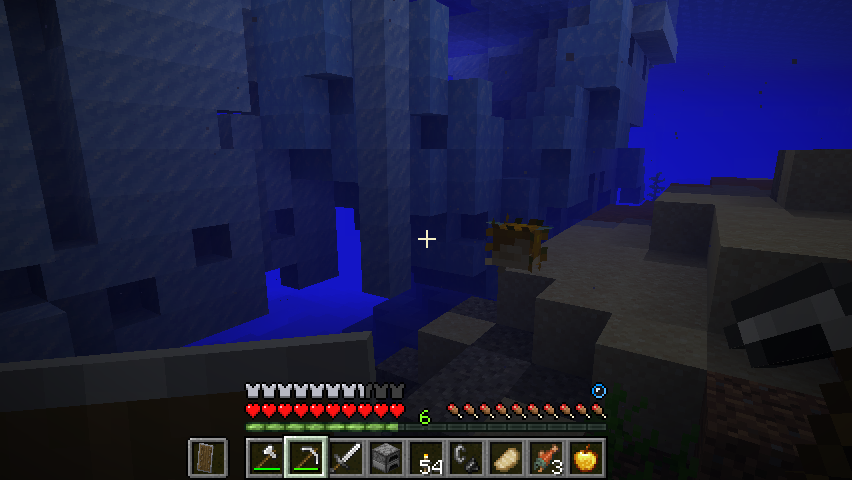
Task: Select the furnace block slot
Action: [x=386, y=458]
